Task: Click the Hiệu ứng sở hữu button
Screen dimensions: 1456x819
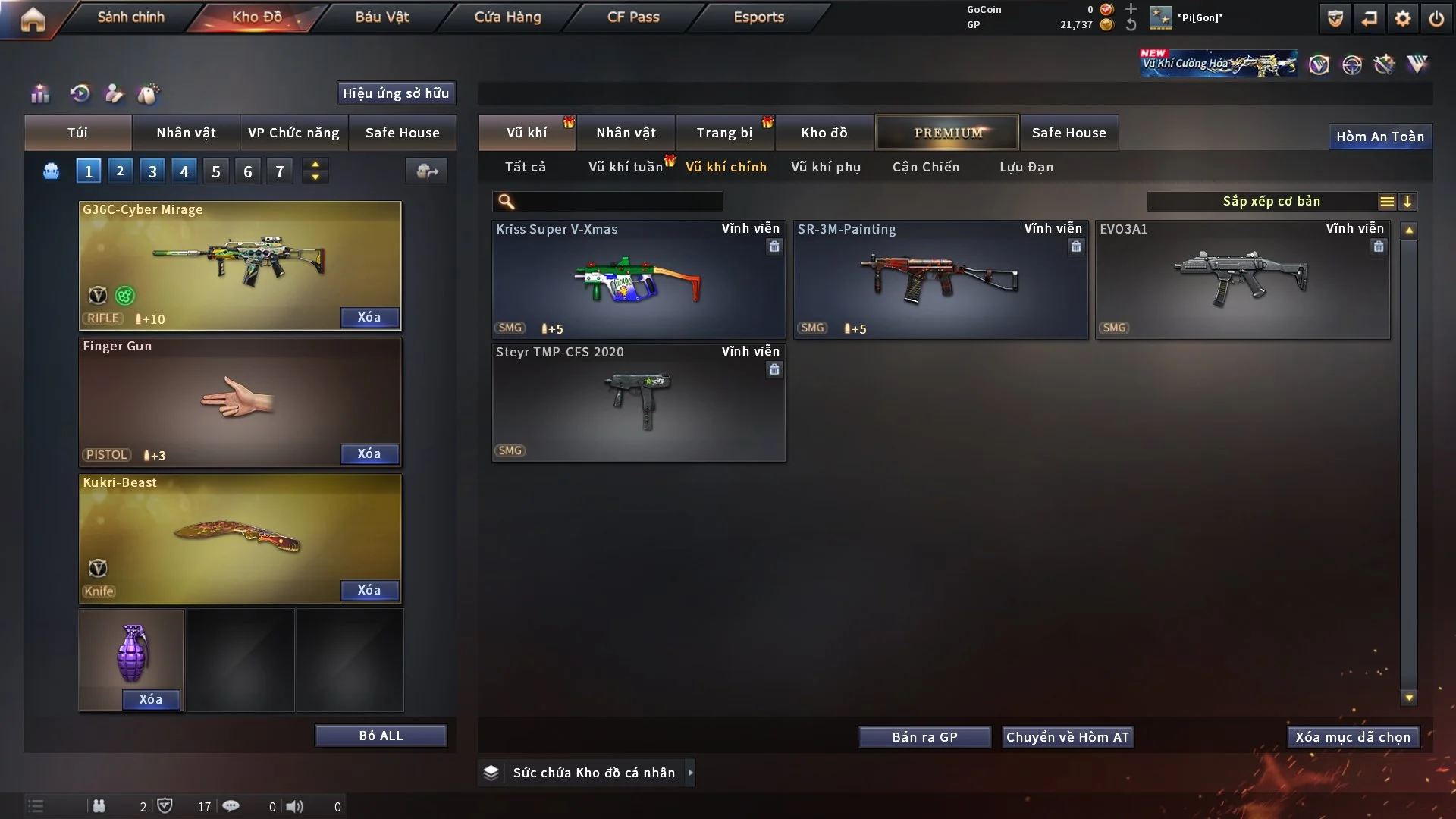Action: [396, 93]
